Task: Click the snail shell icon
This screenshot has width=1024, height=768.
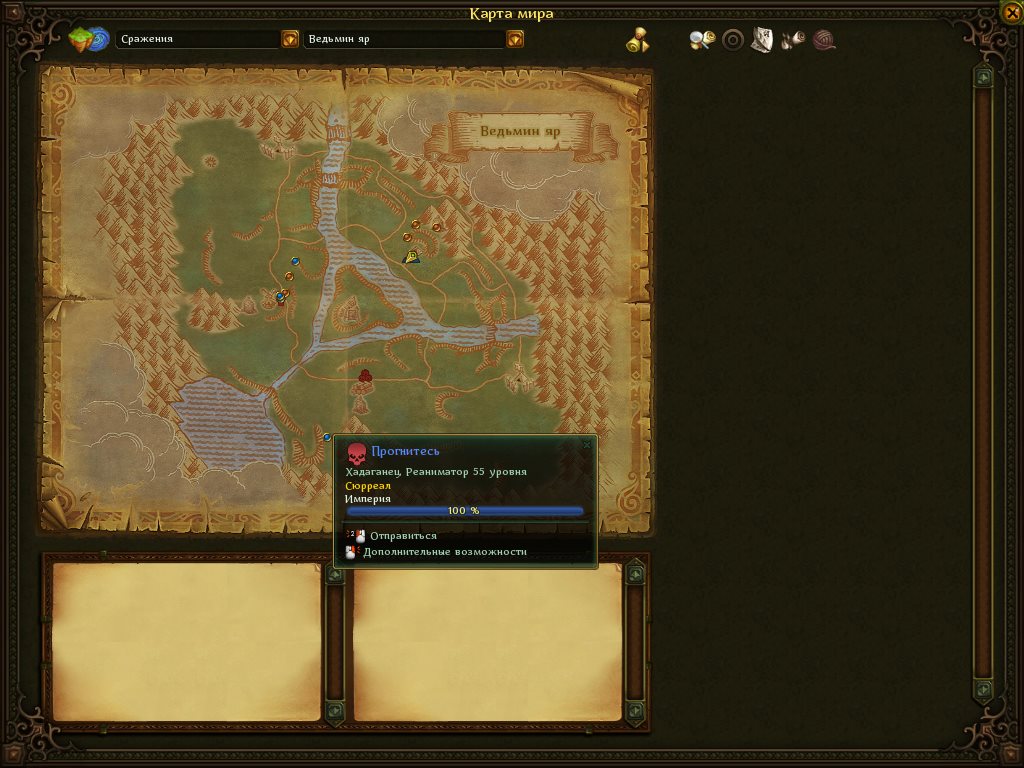Action: click(x=824, y=40)
